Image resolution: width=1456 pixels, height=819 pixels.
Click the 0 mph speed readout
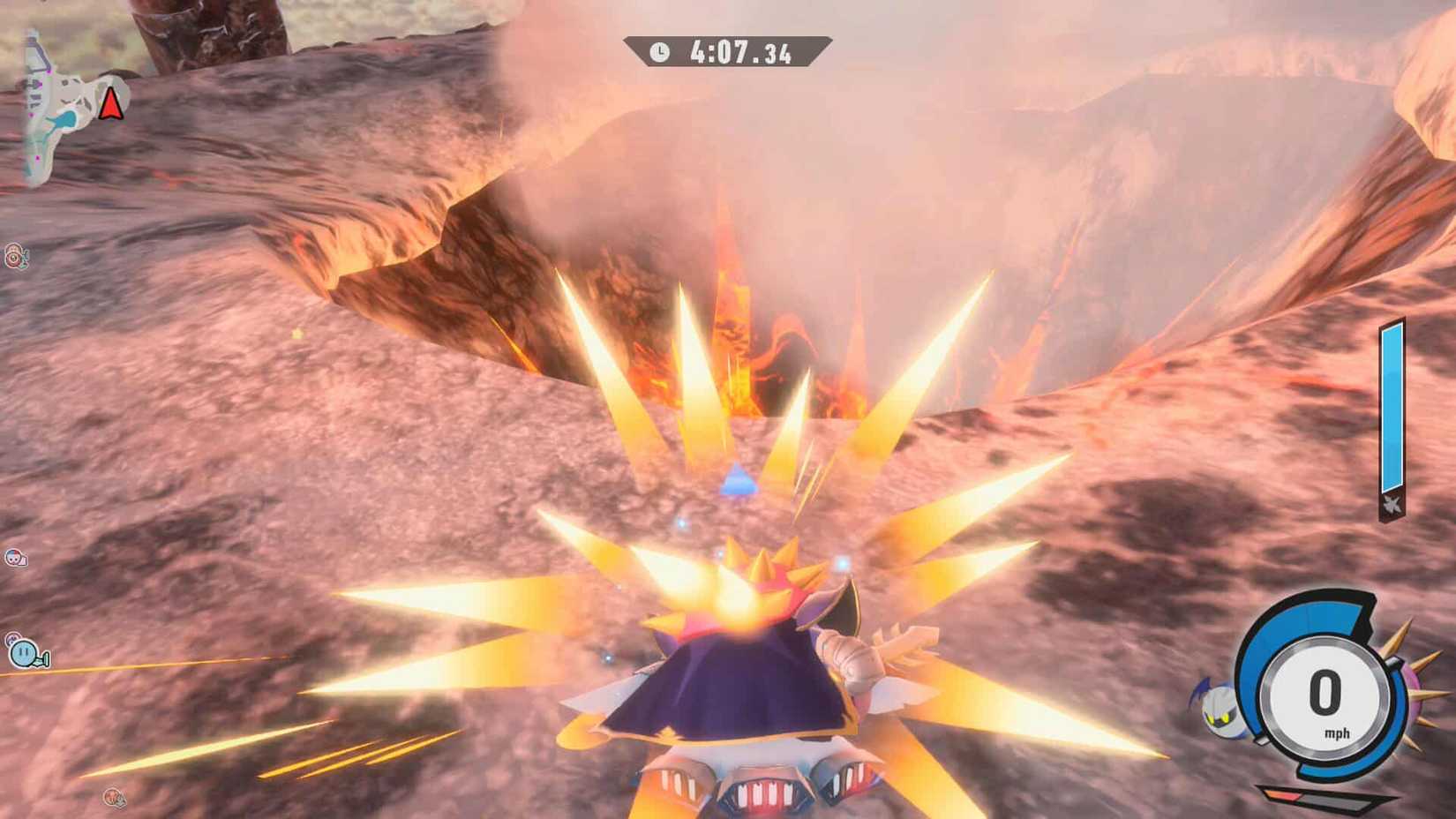tap(1324, 693)
